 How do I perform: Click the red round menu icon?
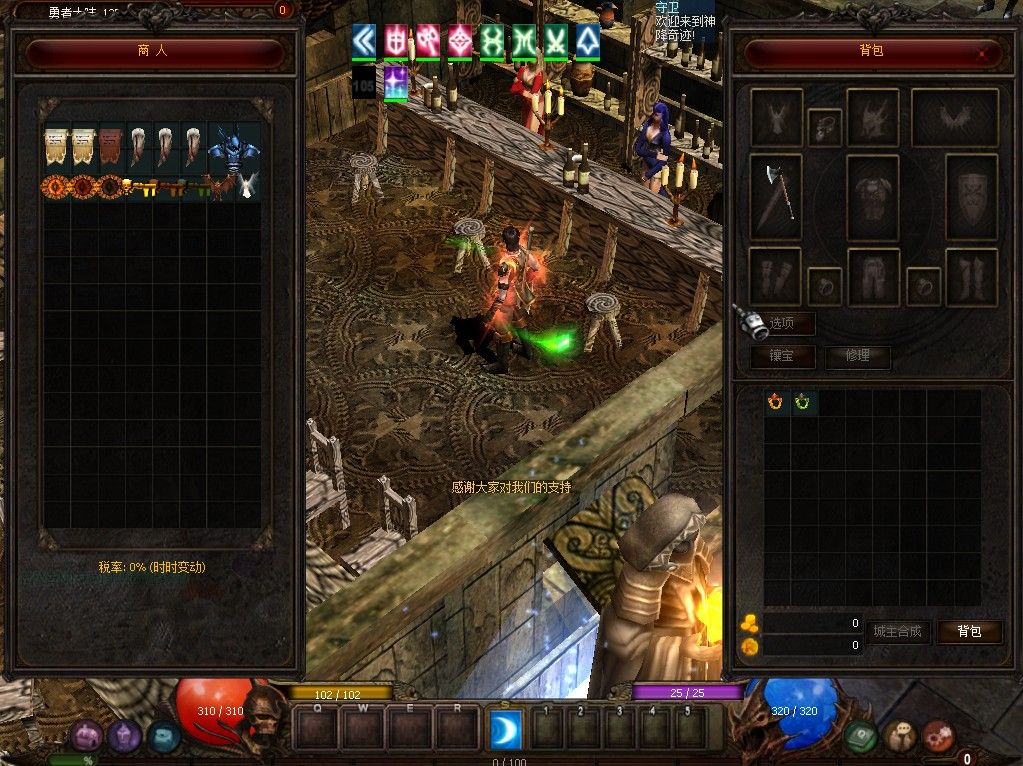click(x=938, y=737)
